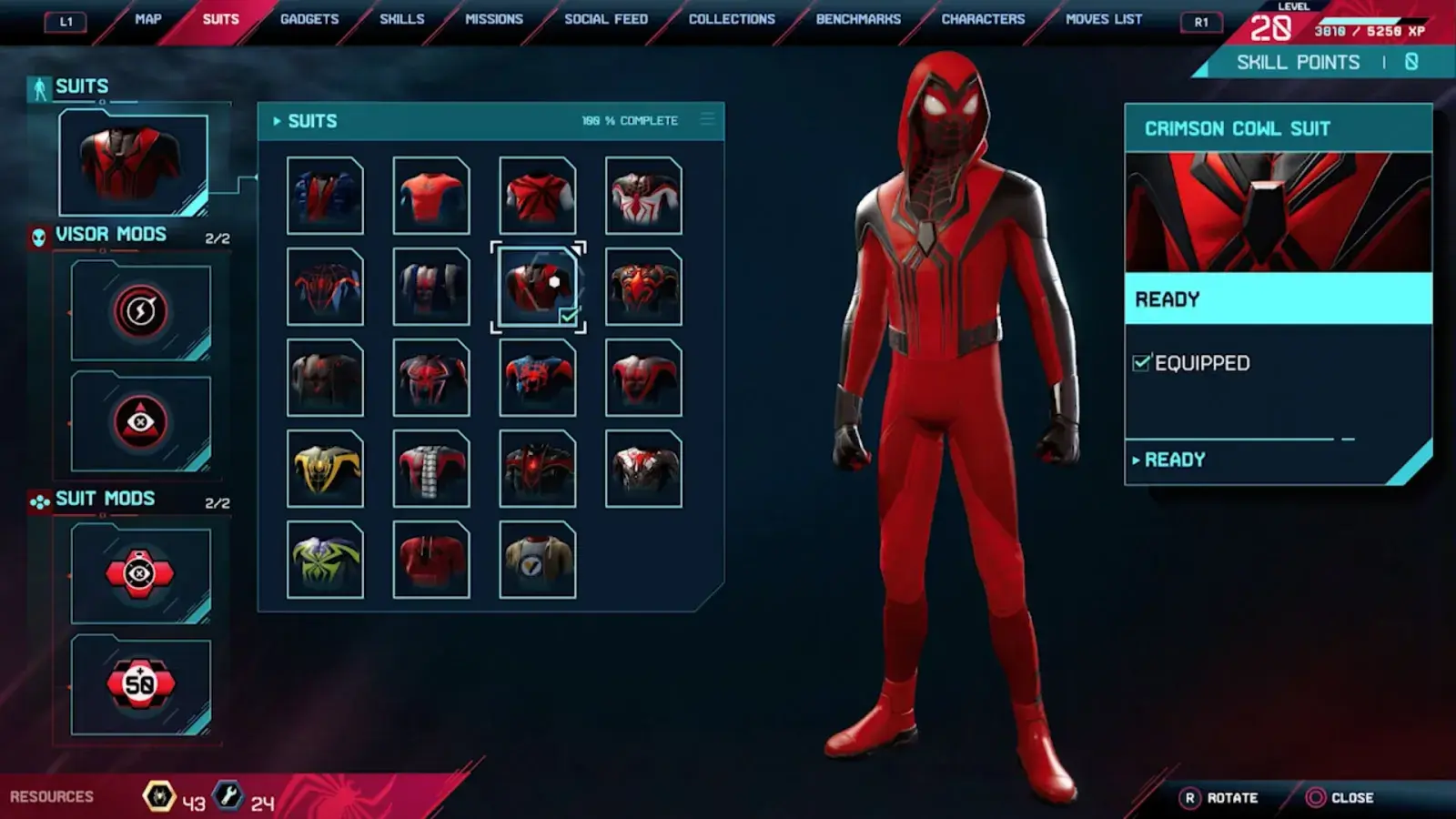The height and width of the screenshot is (819, 1456).
Task: Open the Missions tab
Action: (x=494, y=19)
